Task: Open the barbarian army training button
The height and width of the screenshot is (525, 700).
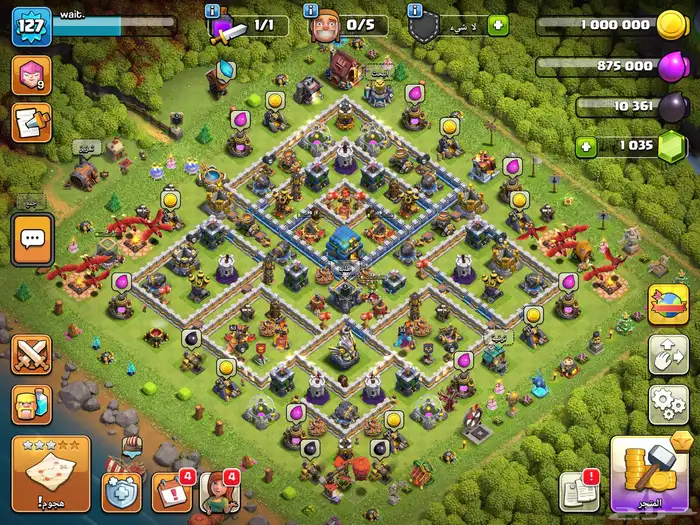Action: click(31, 403)
